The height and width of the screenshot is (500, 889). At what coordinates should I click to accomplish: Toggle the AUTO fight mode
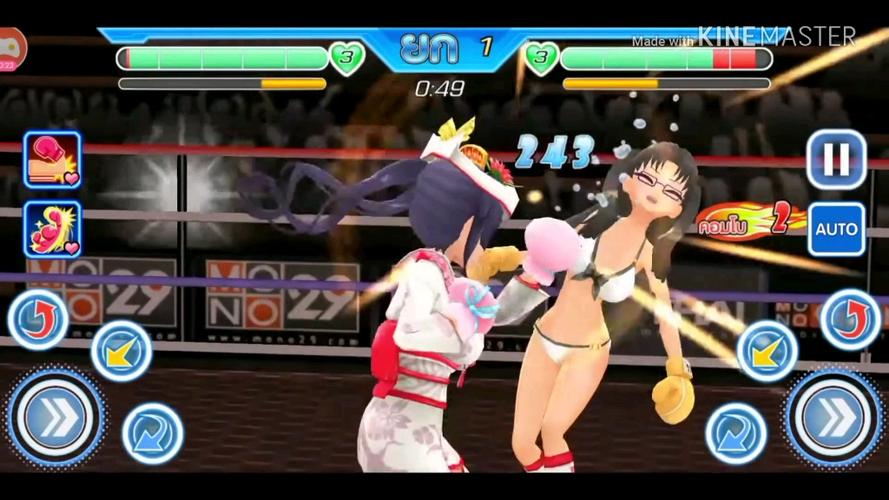836,229
